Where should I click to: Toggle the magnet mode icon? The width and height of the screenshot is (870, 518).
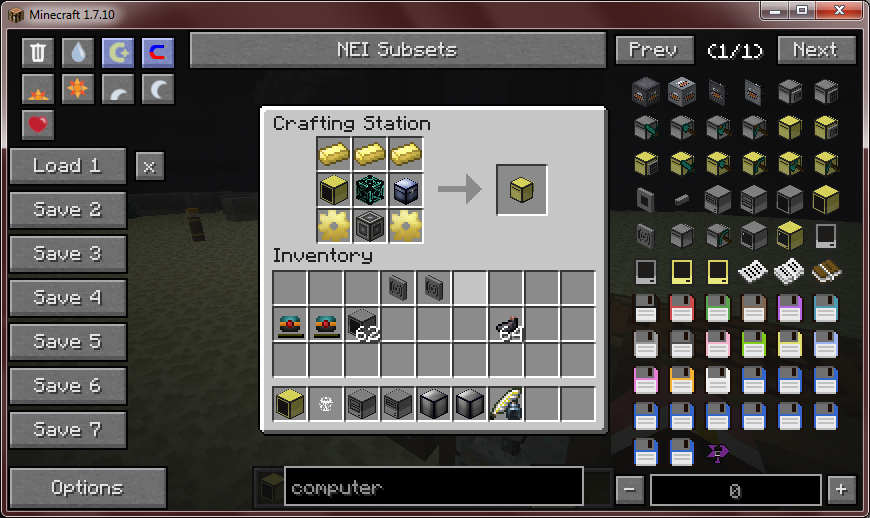click(157, 53)
